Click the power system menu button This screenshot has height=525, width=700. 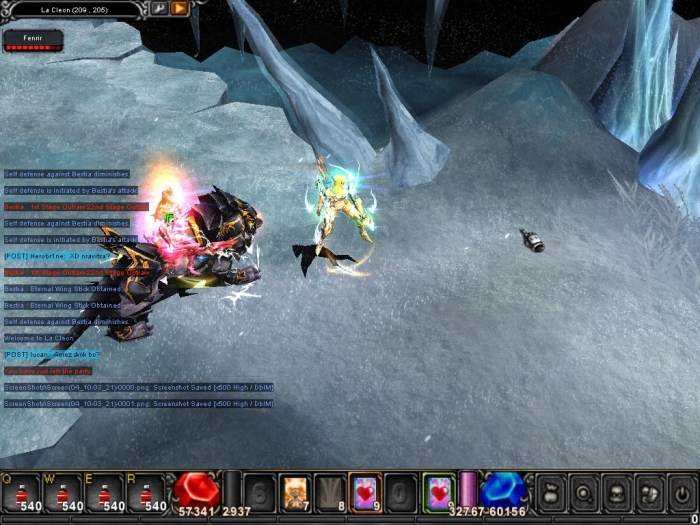pyautogui.click(x=682, y=492)
